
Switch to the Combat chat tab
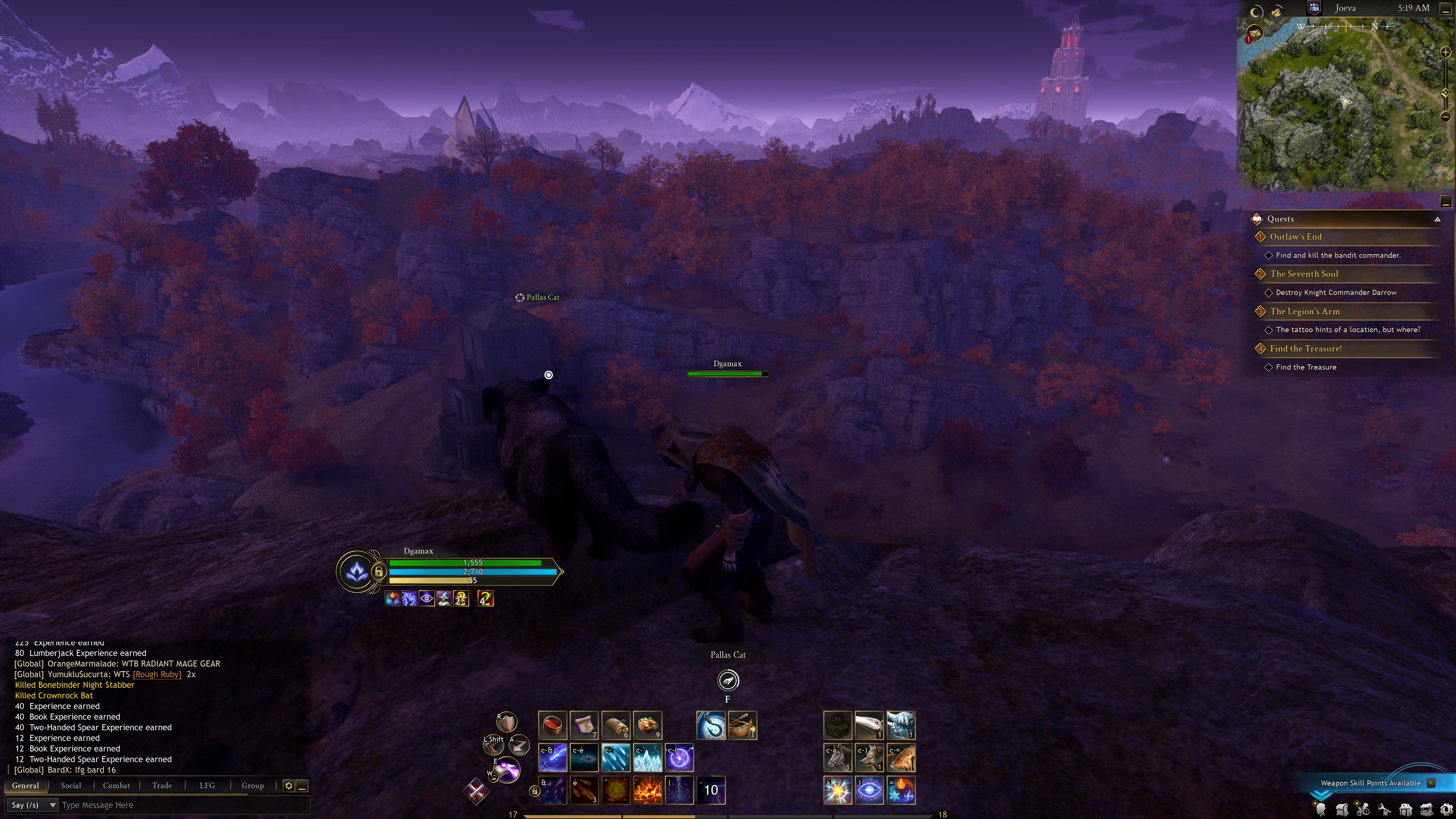point(116,785)
